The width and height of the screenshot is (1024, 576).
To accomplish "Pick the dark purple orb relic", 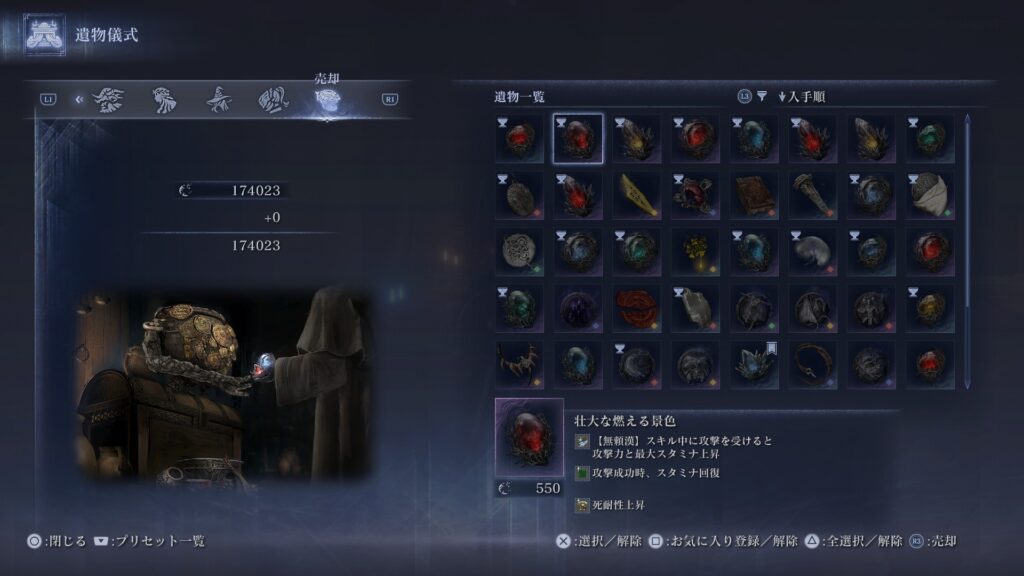I will 578,308.
